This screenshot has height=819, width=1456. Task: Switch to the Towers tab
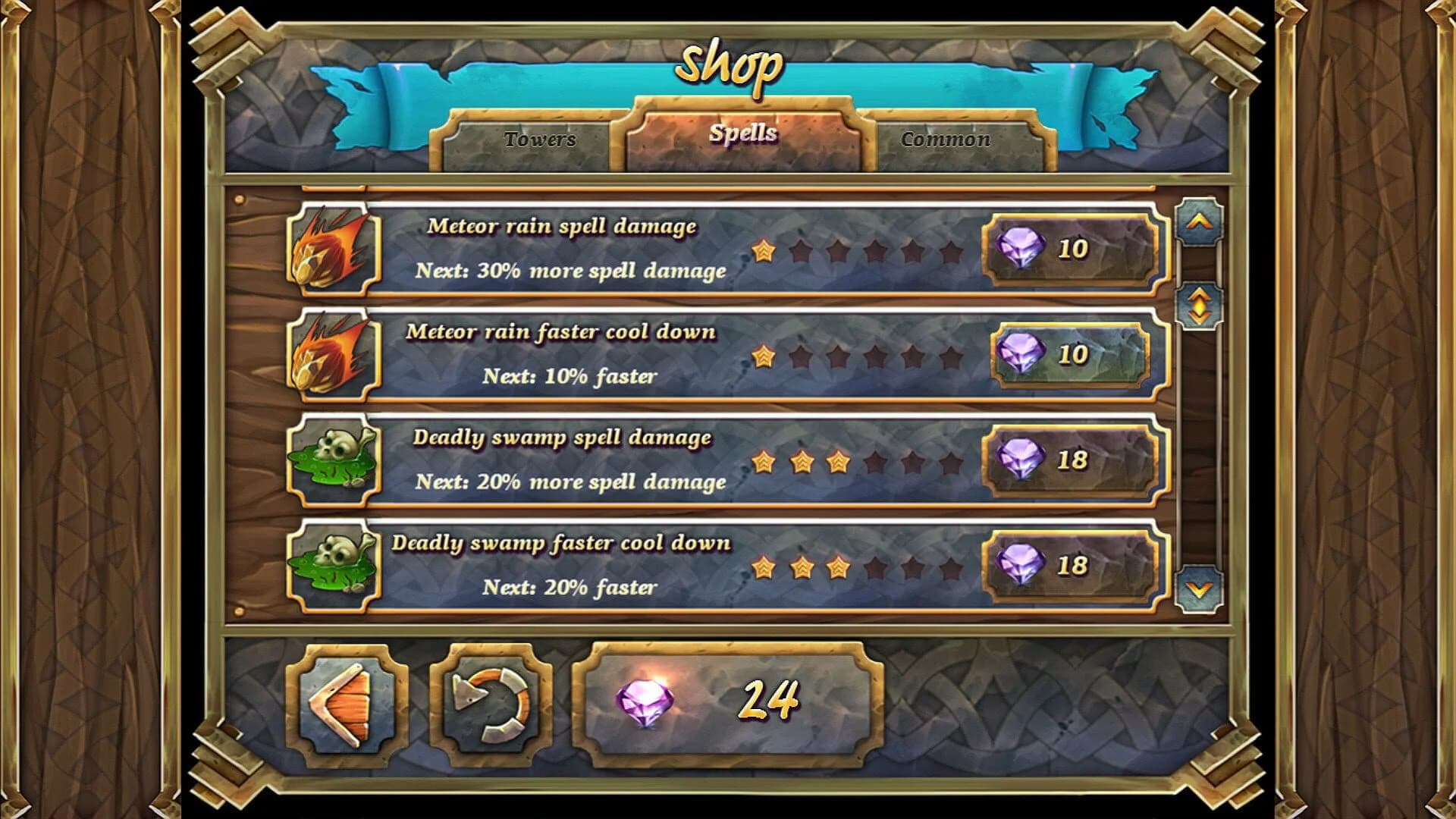click(x=540, y=141)
